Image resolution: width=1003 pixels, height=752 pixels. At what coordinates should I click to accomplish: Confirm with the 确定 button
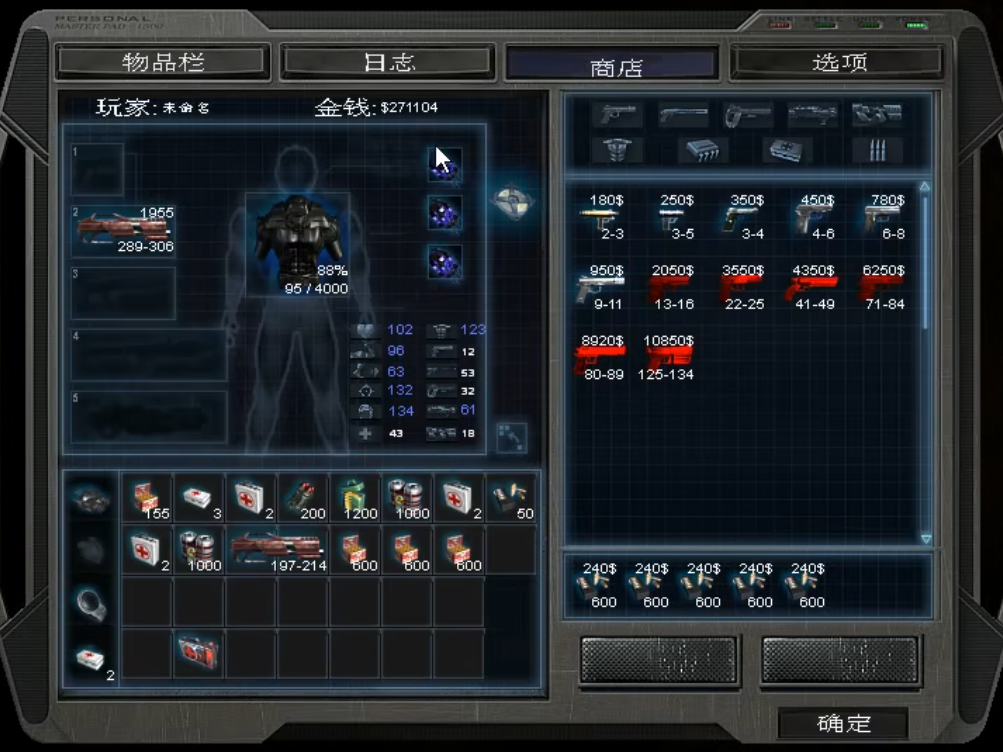point(843,723)
